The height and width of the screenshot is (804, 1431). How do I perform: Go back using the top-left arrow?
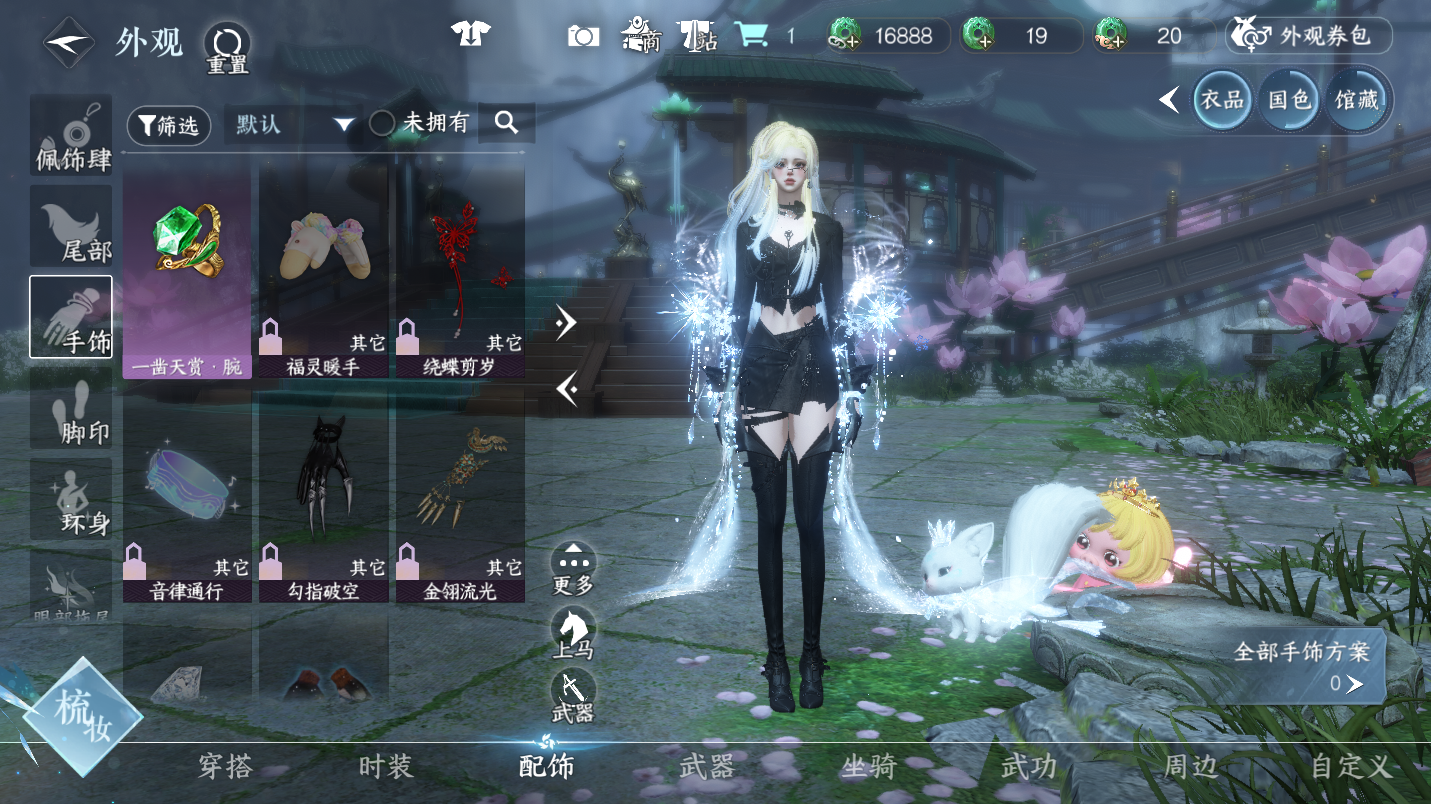point(68,43)
